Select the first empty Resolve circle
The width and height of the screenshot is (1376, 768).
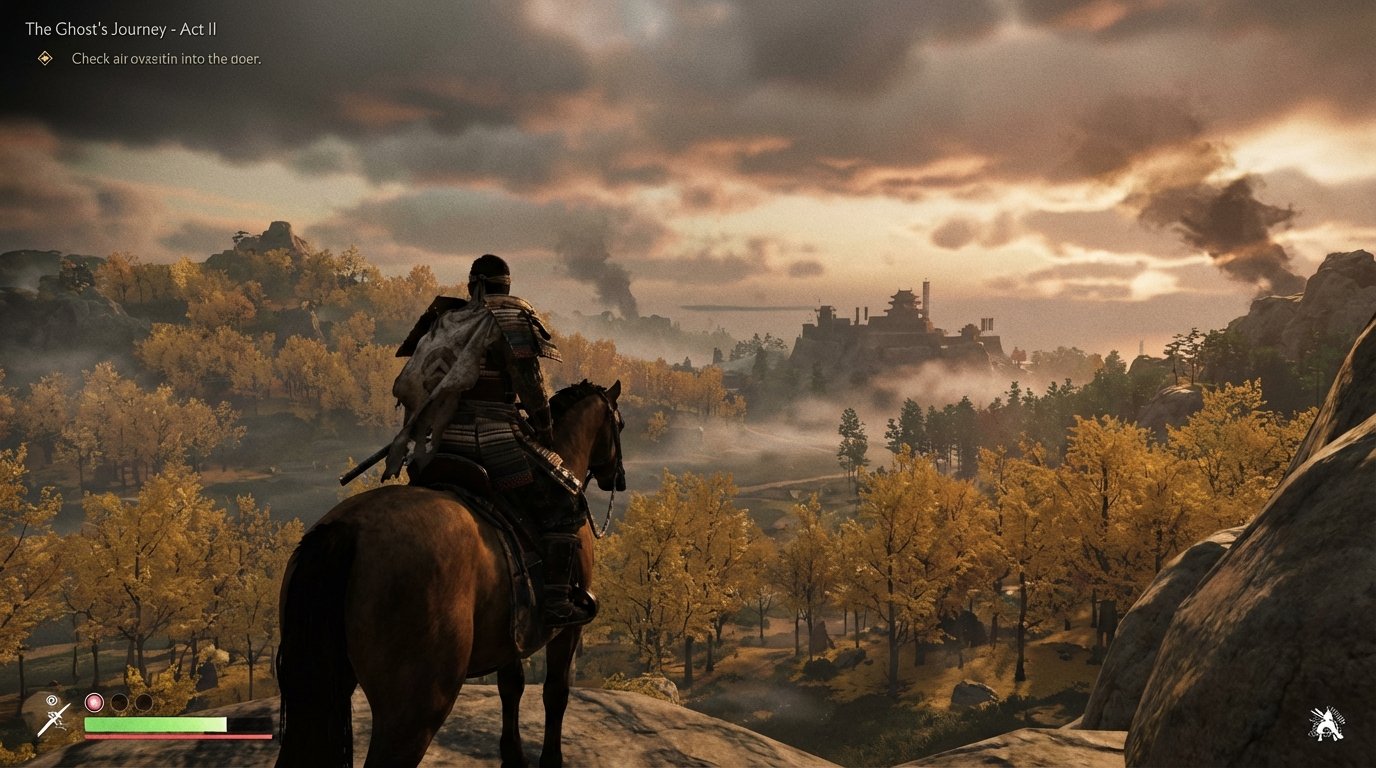pyautogui.click(x=120, y=702)
